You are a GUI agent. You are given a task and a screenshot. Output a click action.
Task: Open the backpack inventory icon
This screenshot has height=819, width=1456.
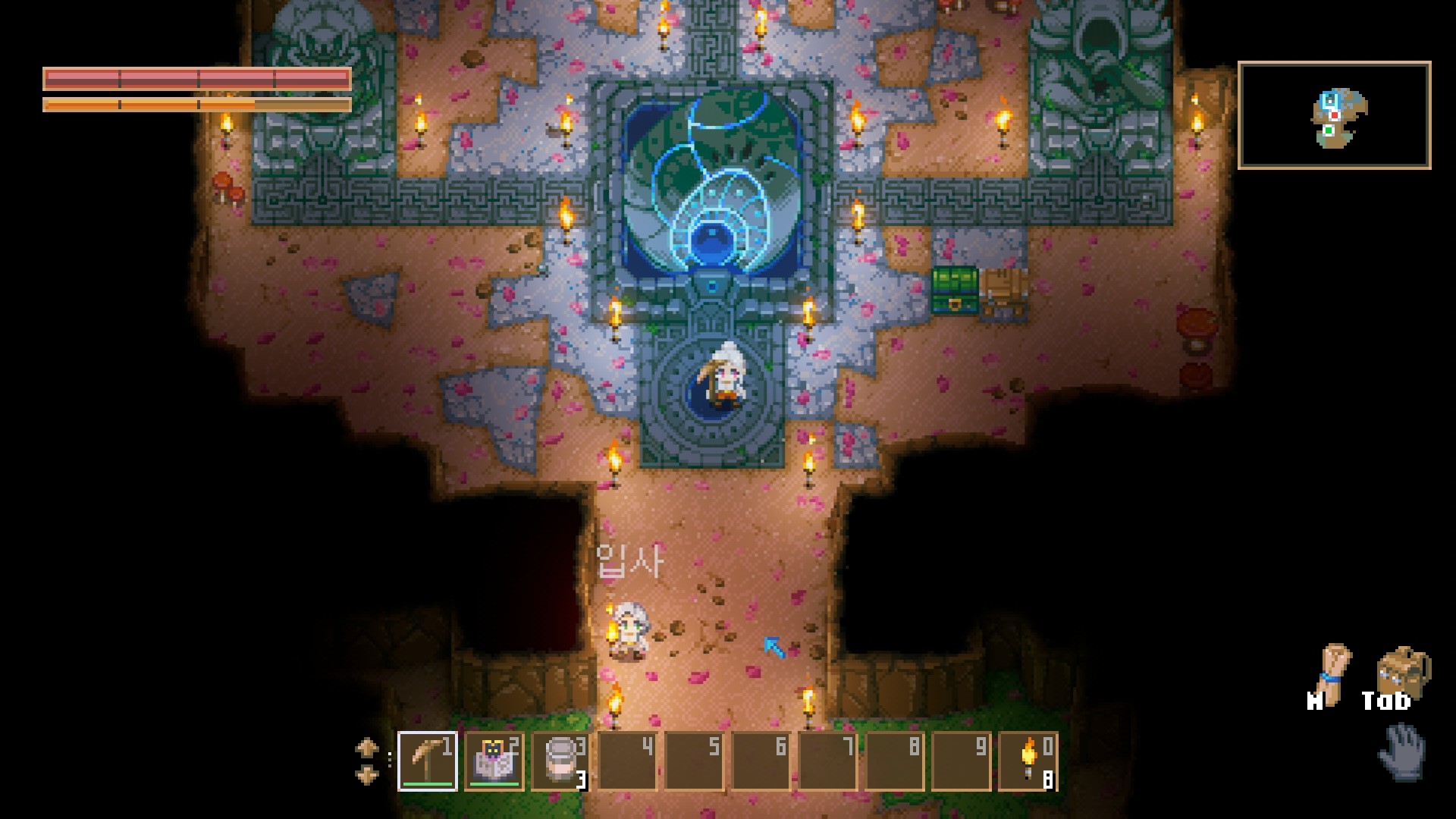[1402, 672]
